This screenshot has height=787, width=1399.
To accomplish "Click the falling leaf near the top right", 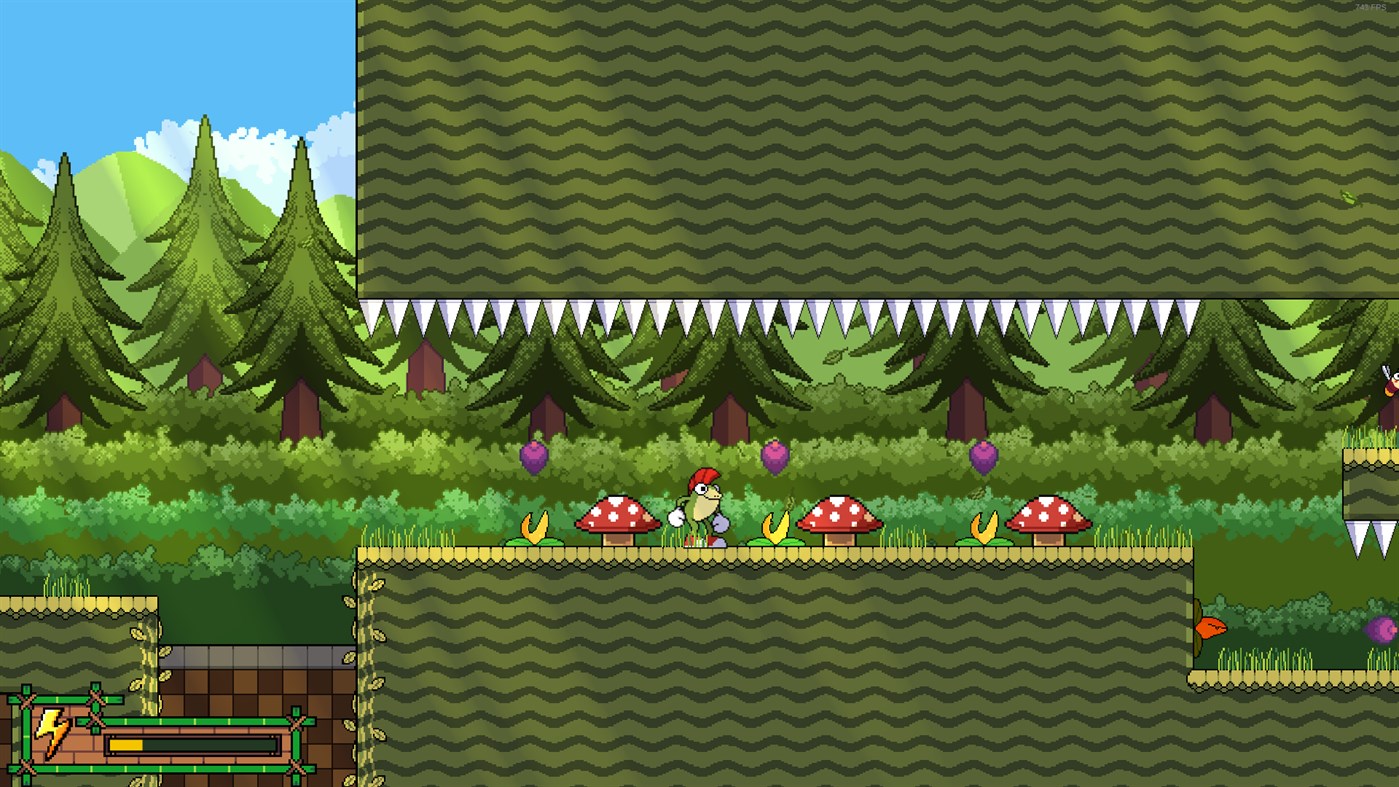I will 1352,196.
